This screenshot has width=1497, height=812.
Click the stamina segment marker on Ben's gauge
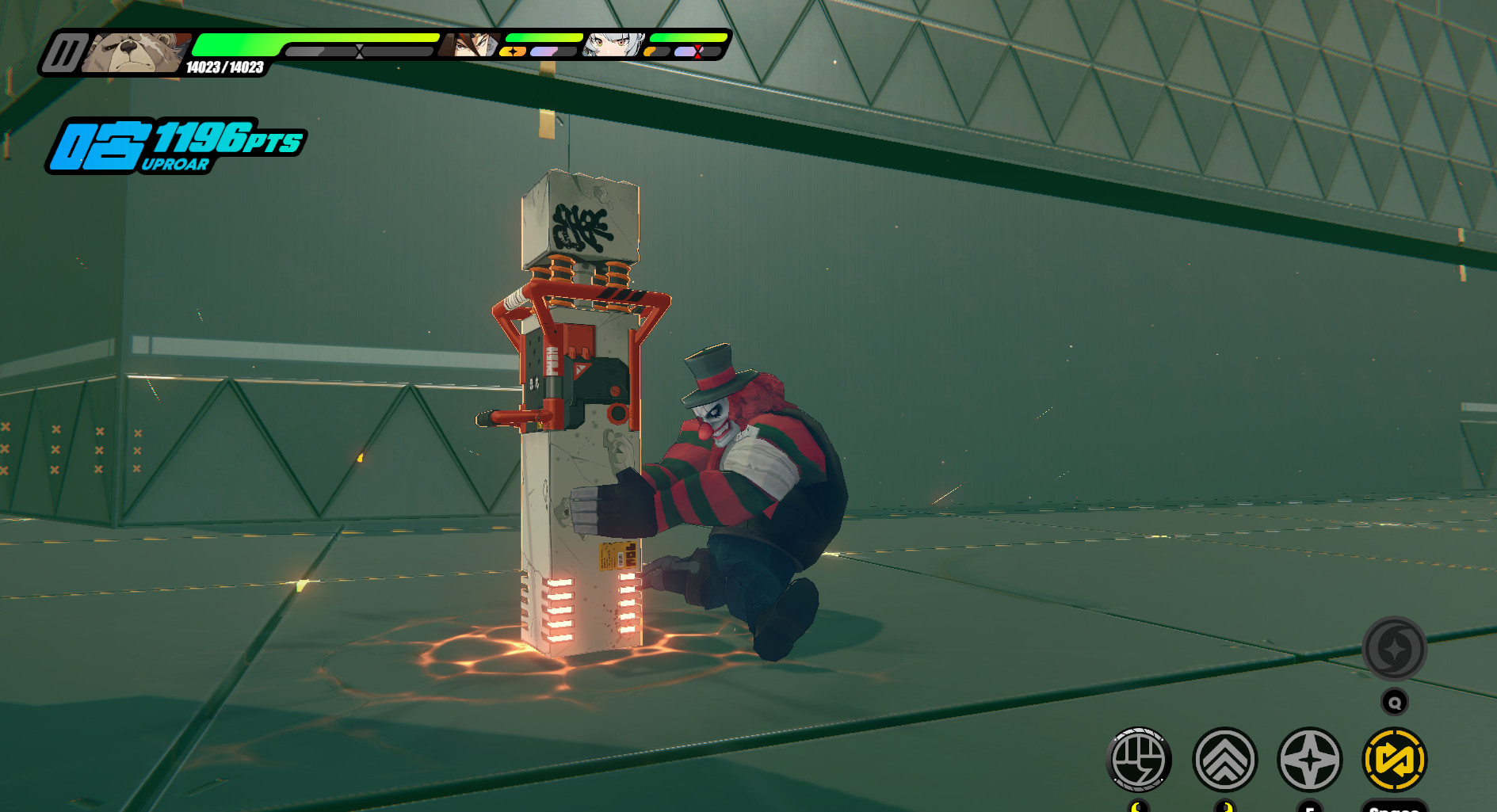(x=359, y=51)
